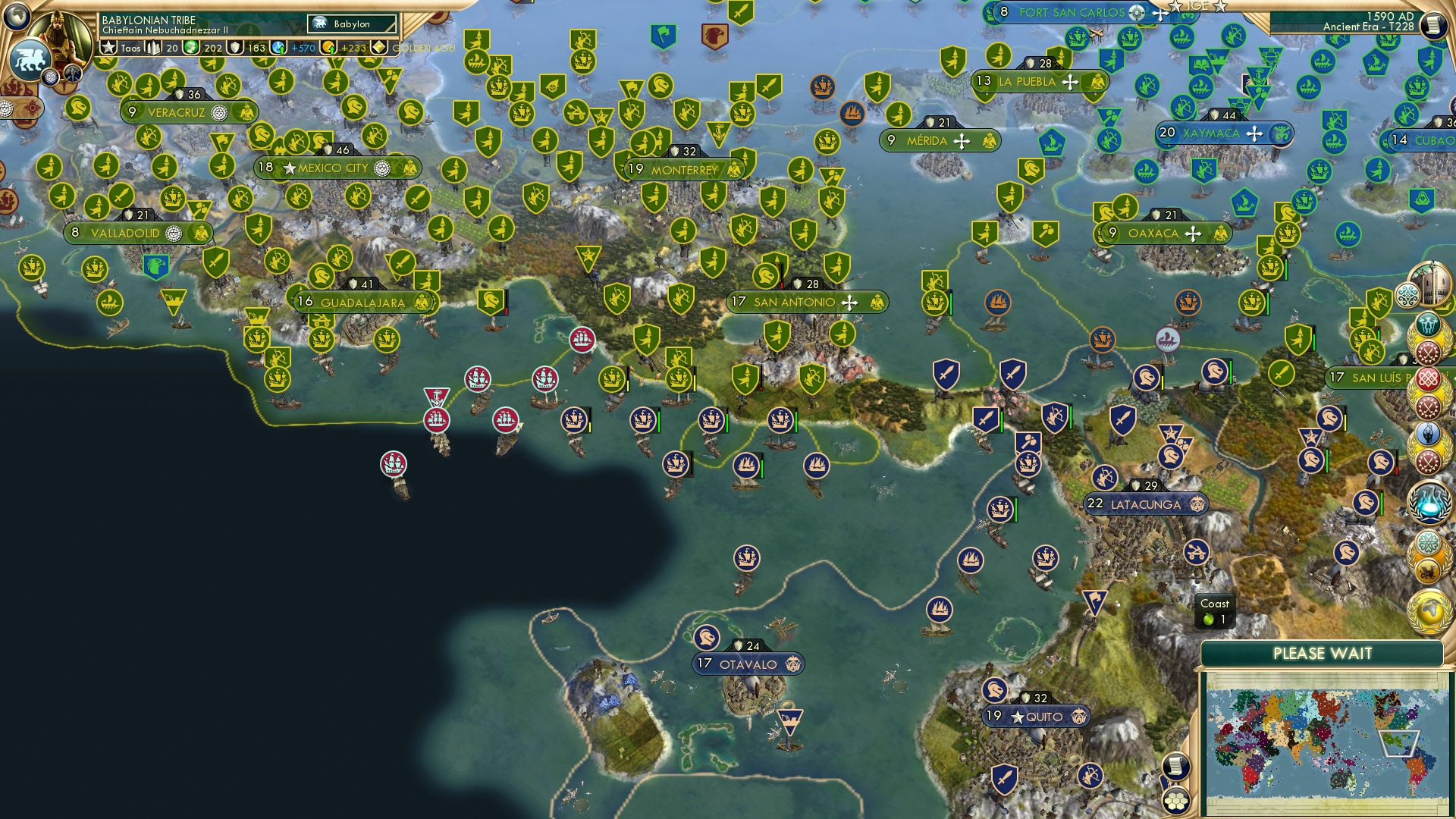Open the Babylon civilization dropdown
Image resolution: width=1456 pixels, height=819 pixels.
click(350, 24)
